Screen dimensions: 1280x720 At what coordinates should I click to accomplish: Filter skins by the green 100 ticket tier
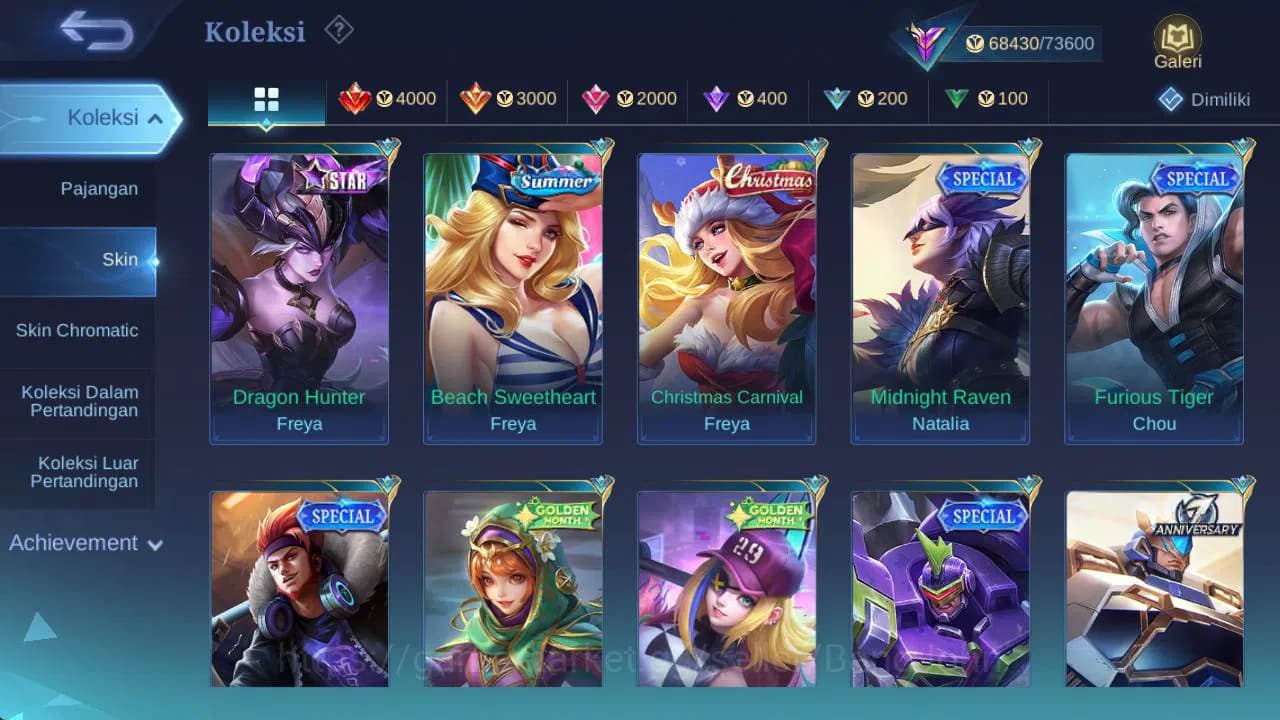(x=984, y=99)
